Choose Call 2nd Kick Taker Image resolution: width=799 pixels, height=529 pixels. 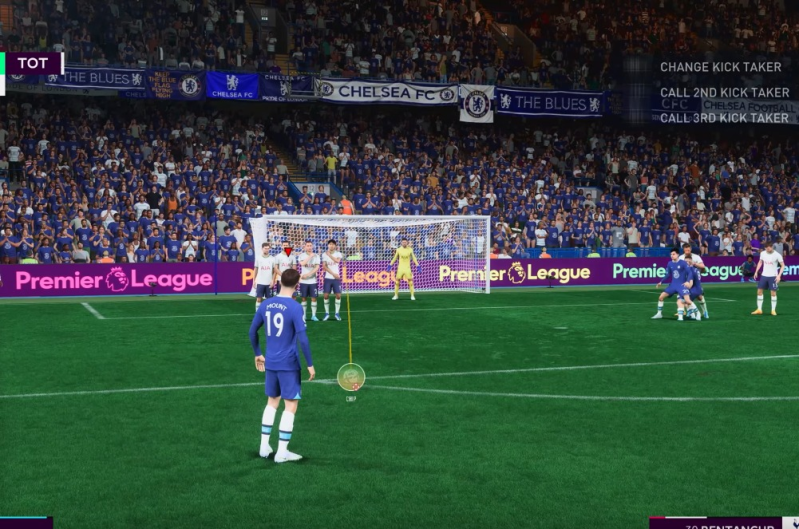point(724,93)
